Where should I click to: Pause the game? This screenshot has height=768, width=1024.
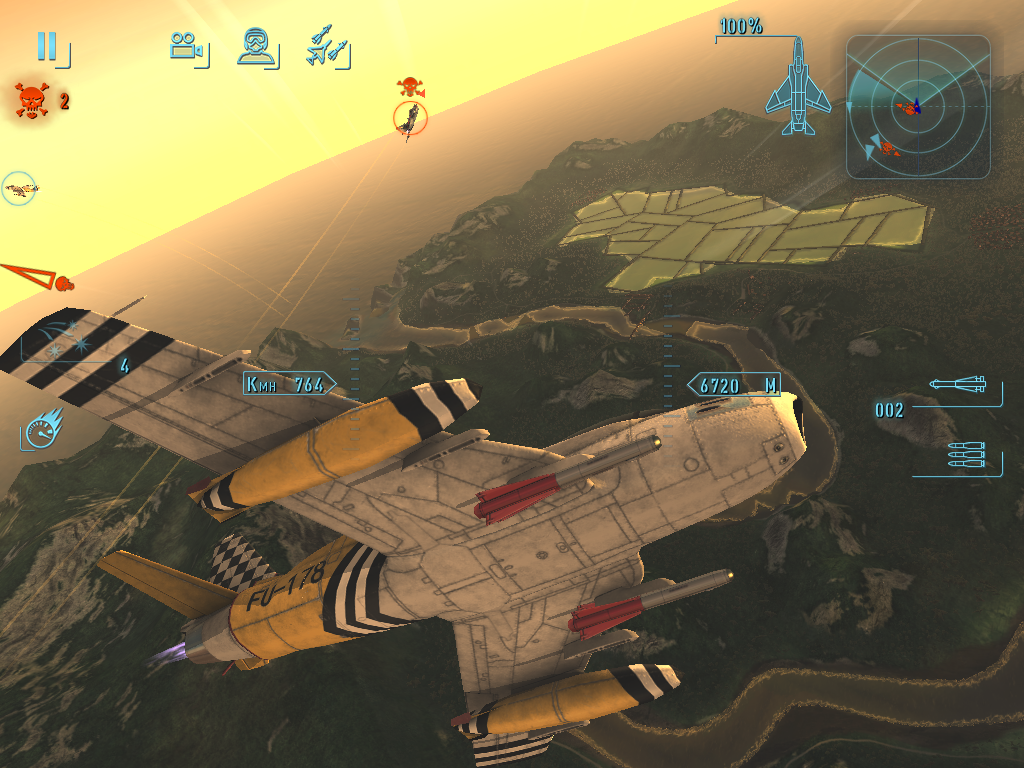(x=47, y=46)
